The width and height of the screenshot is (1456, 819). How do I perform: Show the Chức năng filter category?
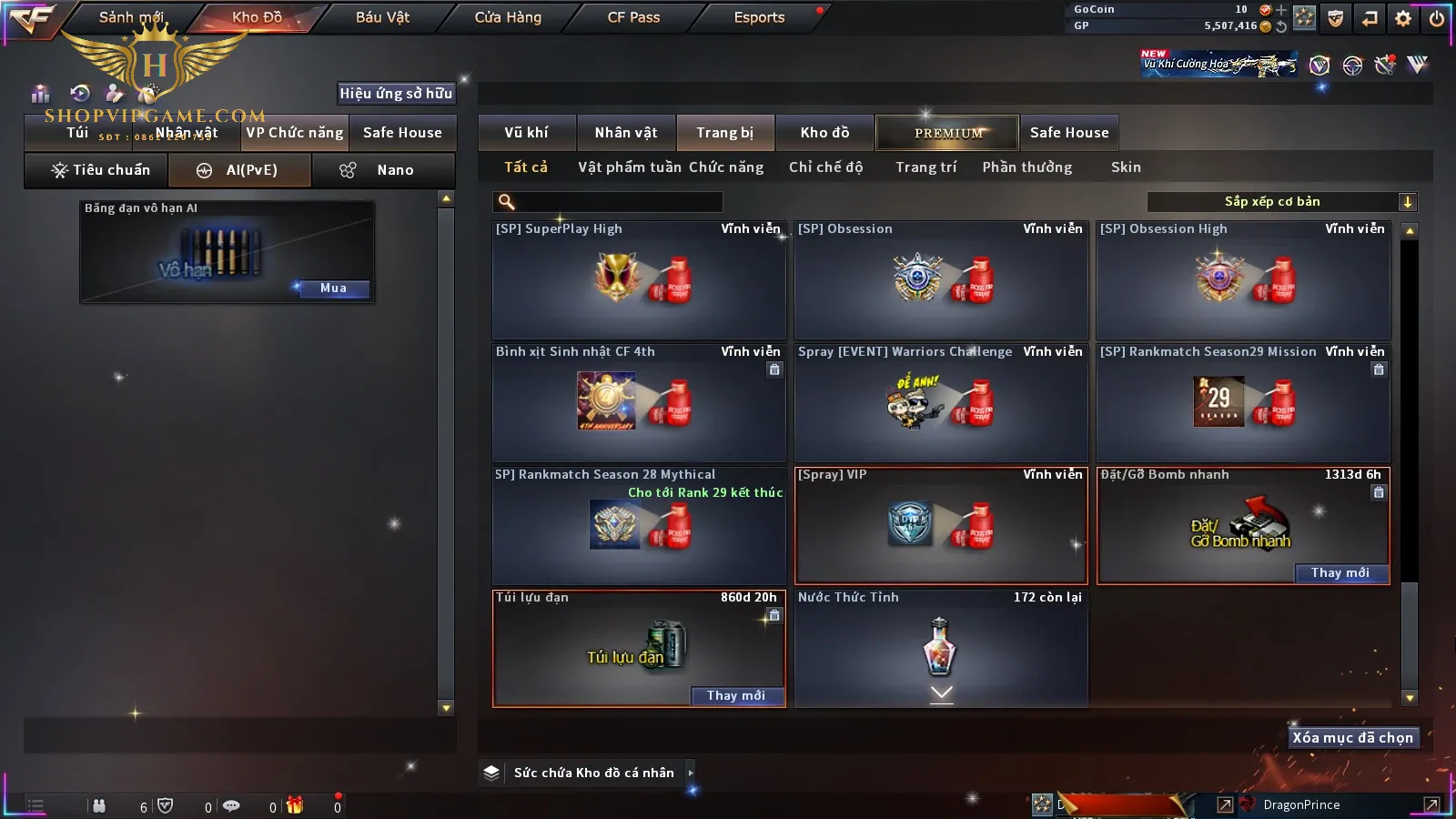[x=726, y=167]
